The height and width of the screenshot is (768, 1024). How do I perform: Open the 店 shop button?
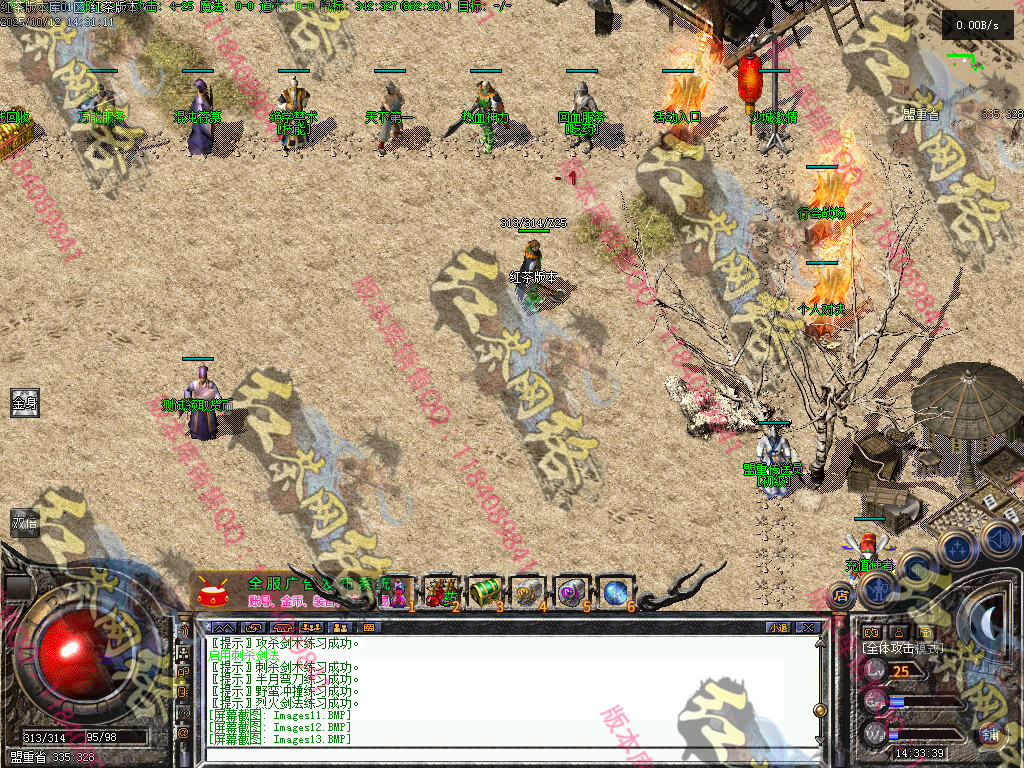pyautogui.click(x=841, y=596)
